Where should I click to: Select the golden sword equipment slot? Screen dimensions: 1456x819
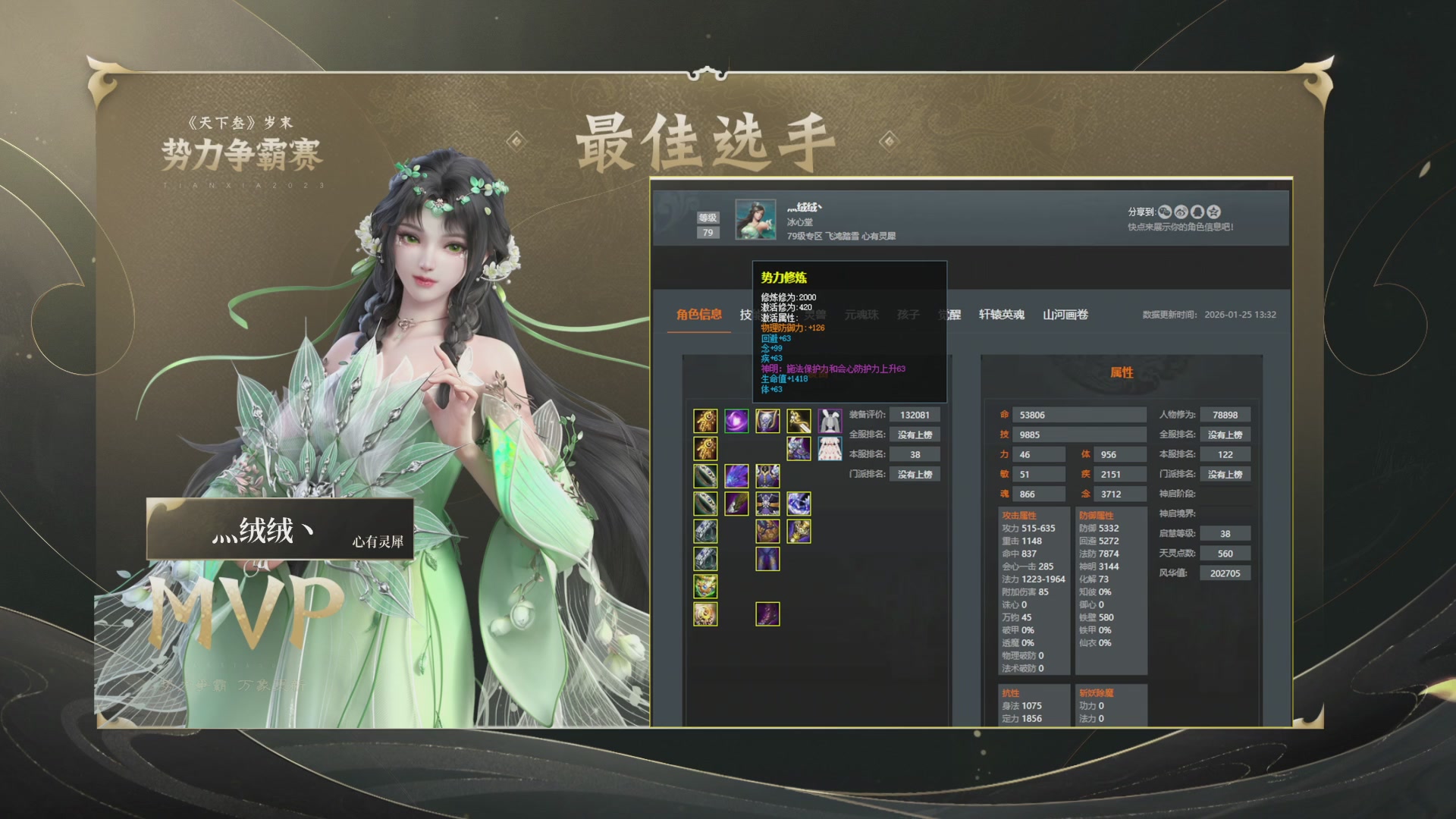799,420
